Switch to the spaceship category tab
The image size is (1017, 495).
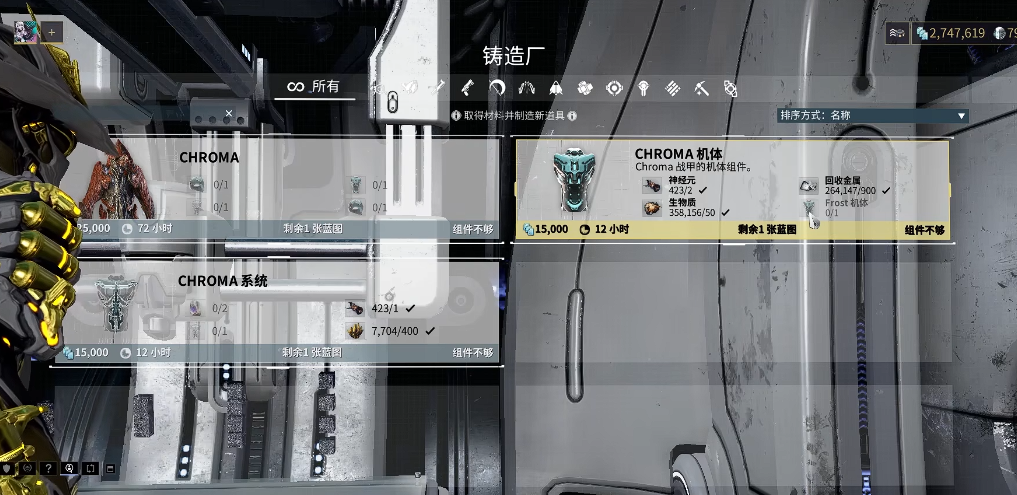coord(556,88)
